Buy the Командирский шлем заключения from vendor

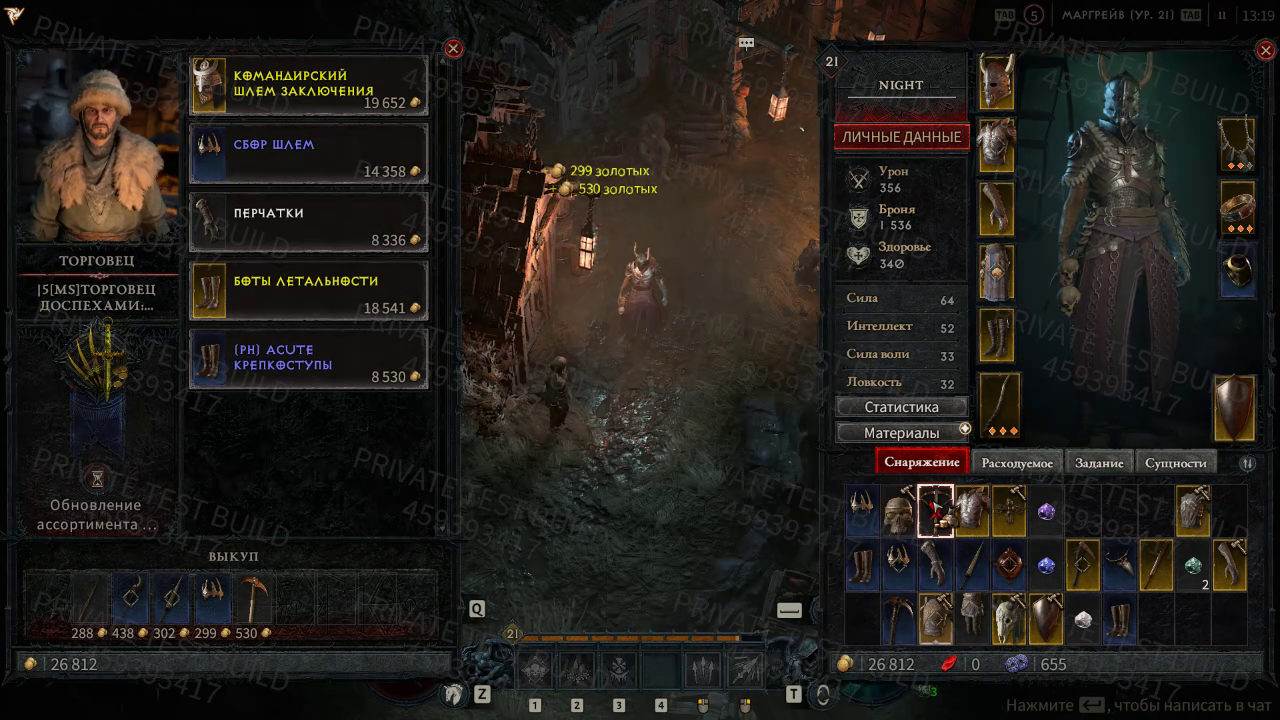pyautogui.click(x=307, y=86)
